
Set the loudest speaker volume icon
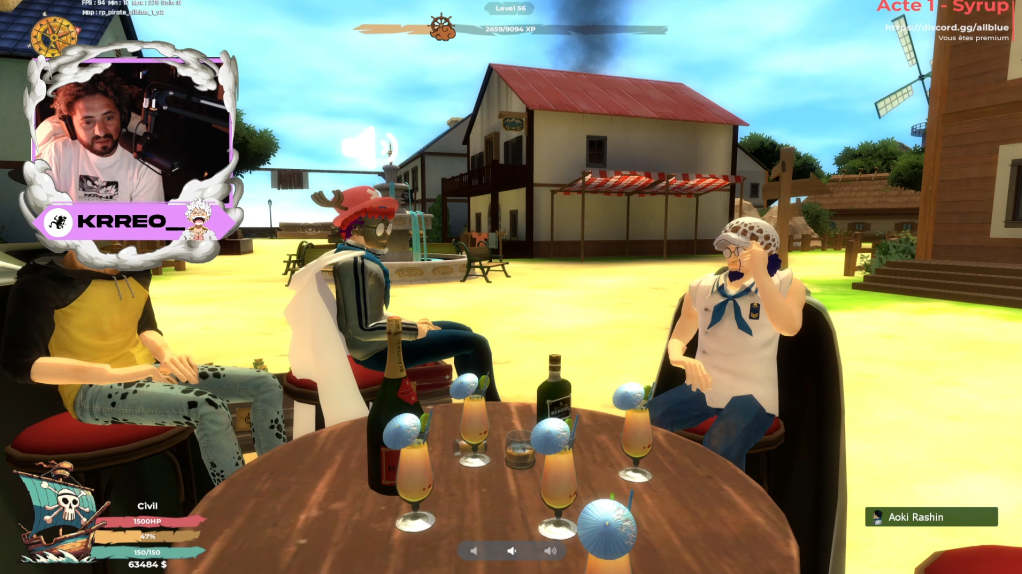[x=549, y=551]
